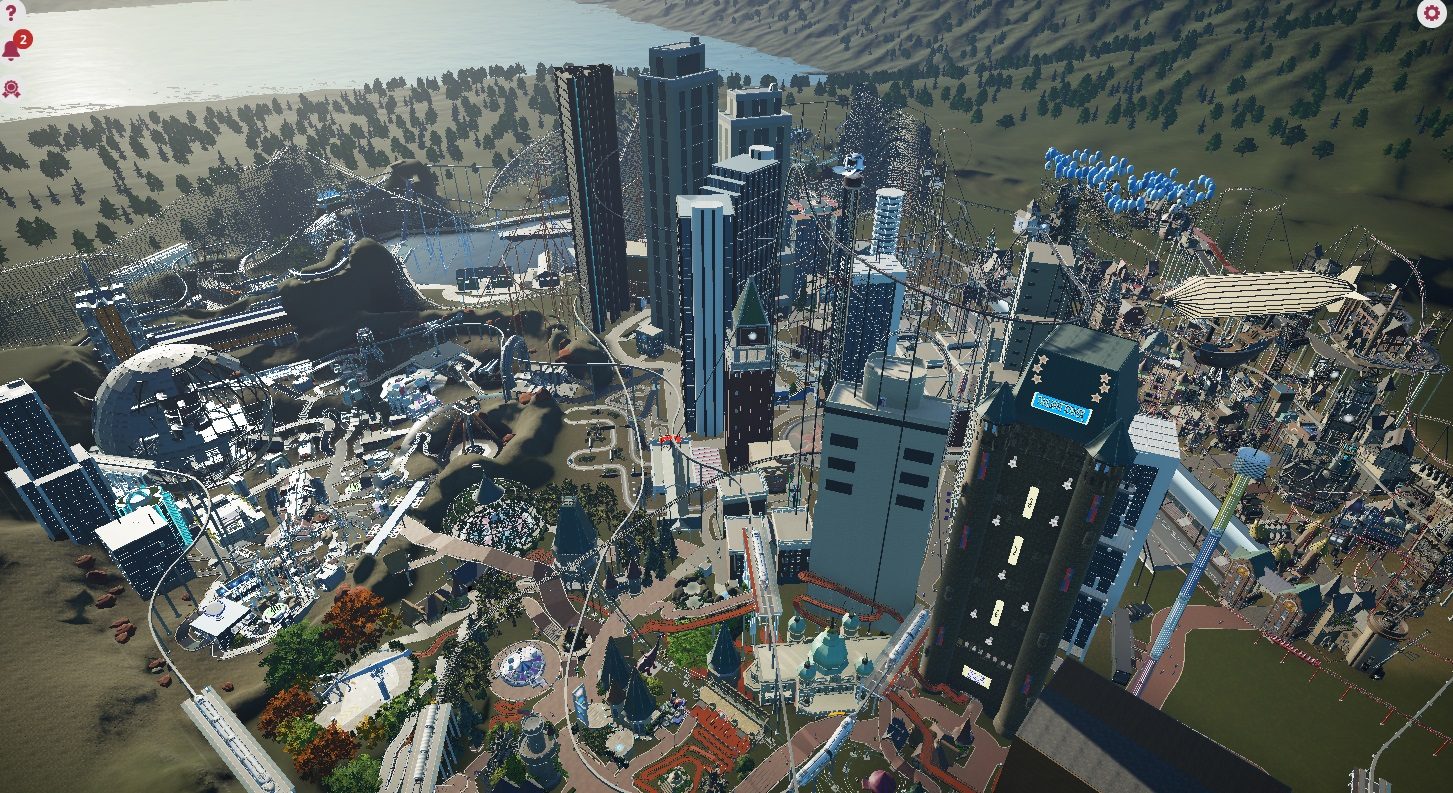1453x793 pixels.
Task: Open the question mark help icon
Action: click(11, 13)
